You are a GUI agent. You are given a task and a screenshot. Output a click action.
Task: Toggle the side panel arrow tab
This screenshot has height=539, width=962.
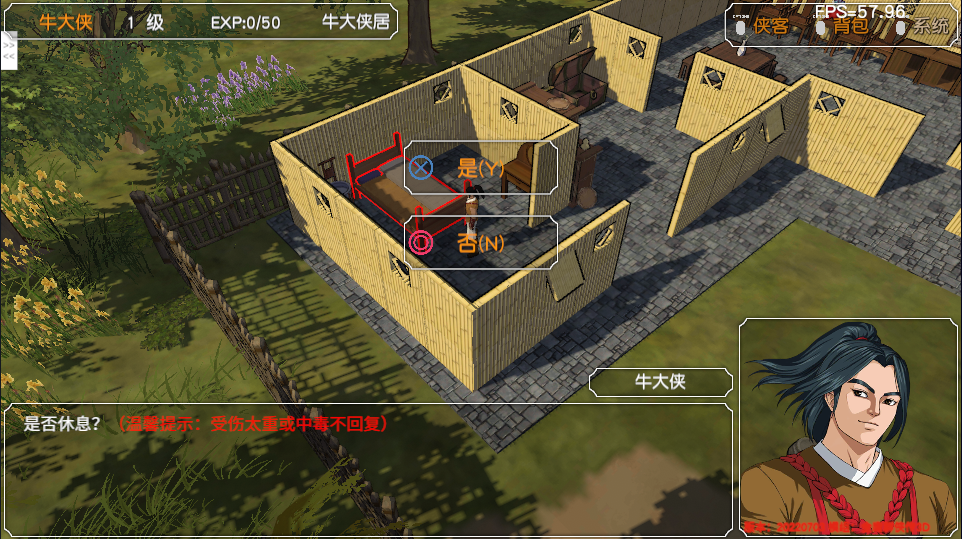pos(9,49)
